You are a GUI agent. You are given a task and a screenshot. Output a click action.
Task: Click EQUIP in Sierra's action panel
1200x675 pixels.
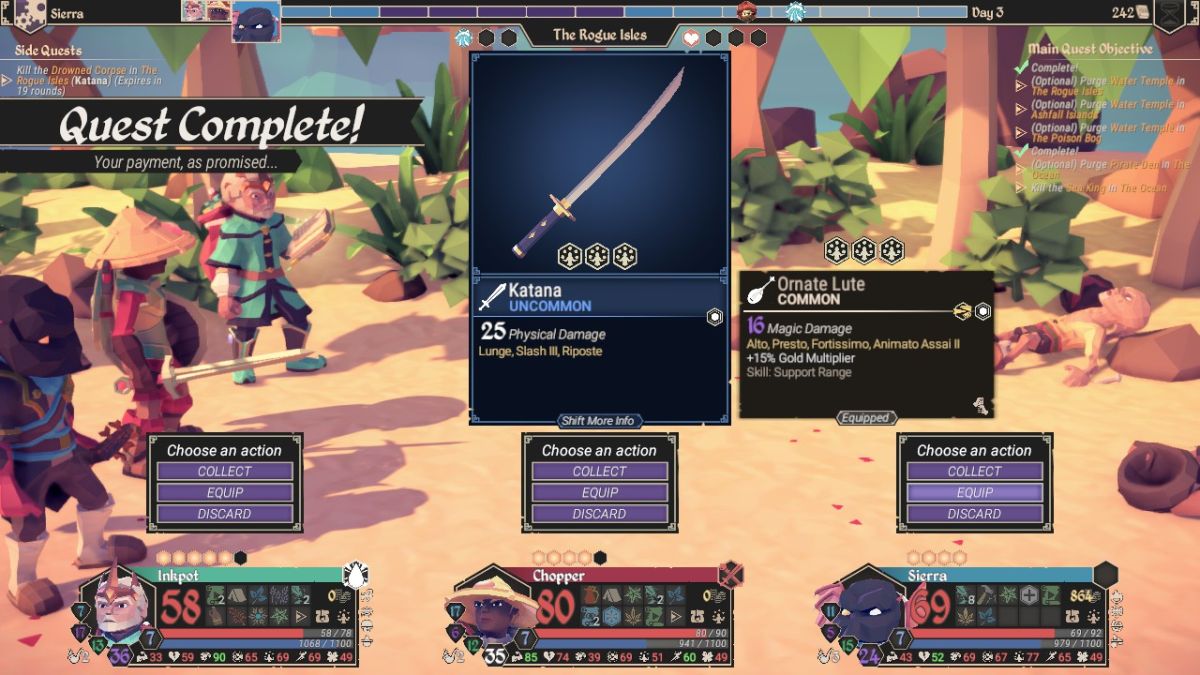coord(975,492)
